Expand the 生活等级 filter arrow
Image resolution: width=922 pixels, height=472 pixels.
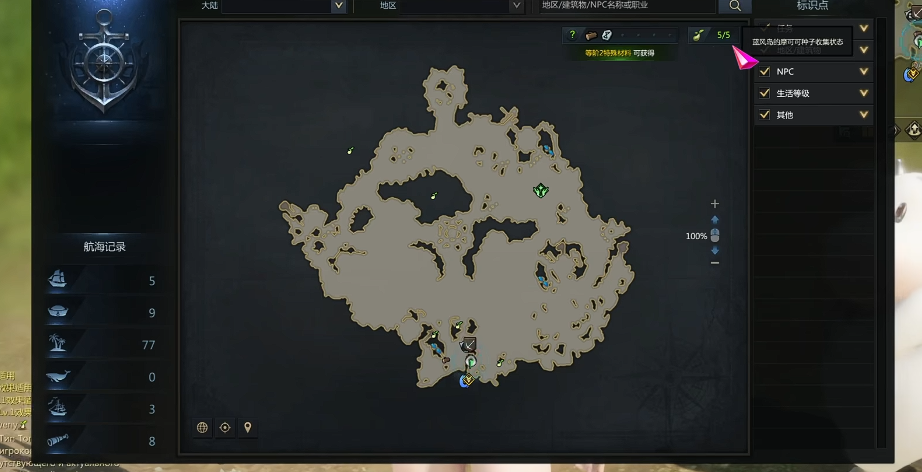tap(864, 94)
